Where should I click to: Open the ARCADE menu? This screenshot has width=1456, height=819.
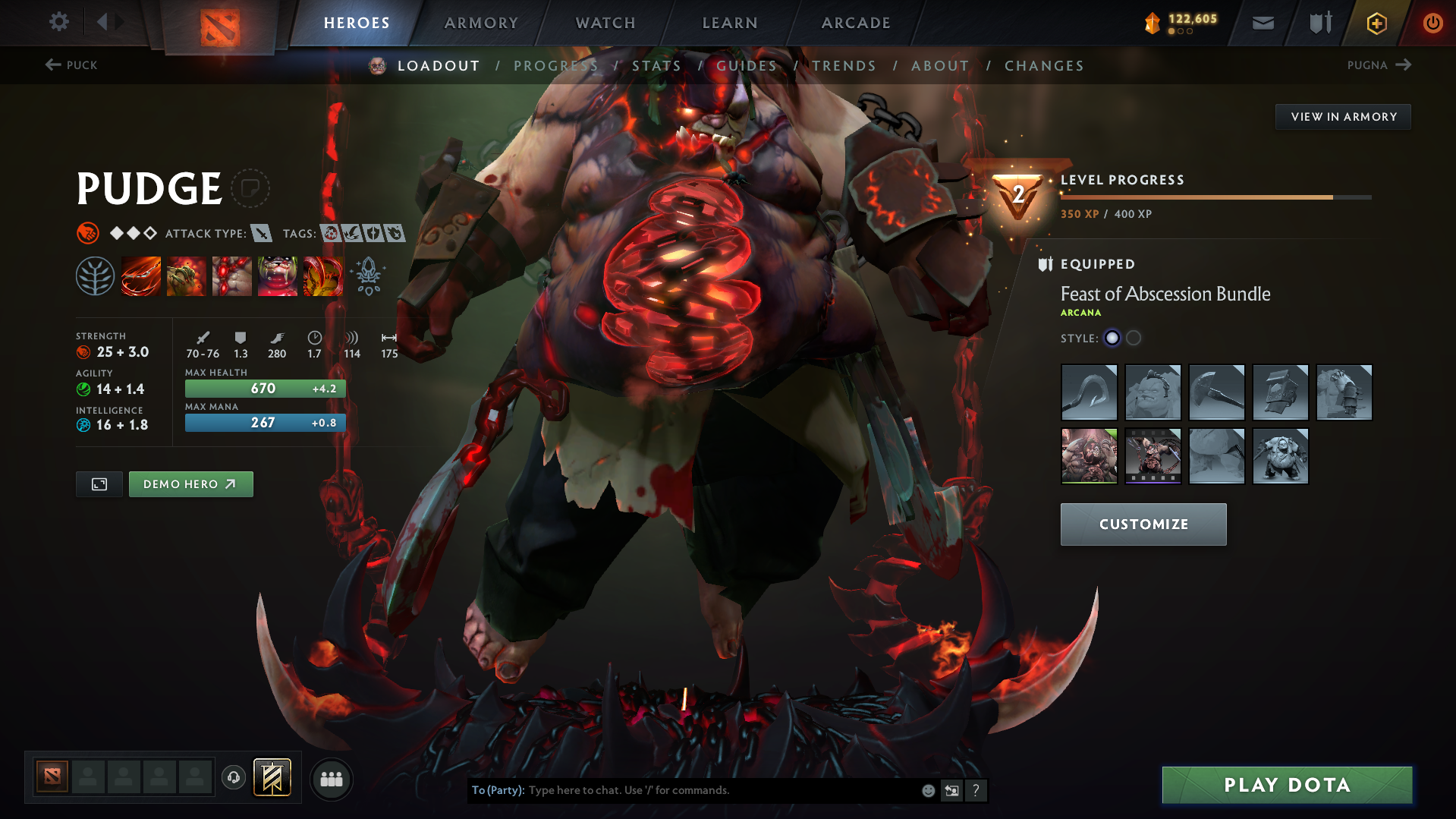tap(855, 23)
